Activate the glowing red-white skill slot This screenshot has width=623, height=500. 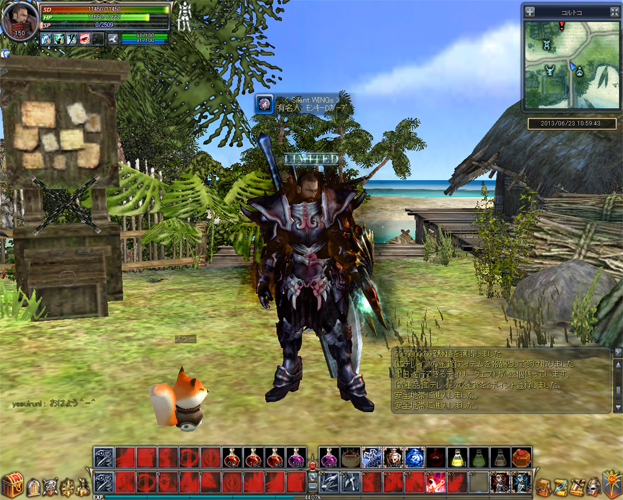[x=437, y=483]
